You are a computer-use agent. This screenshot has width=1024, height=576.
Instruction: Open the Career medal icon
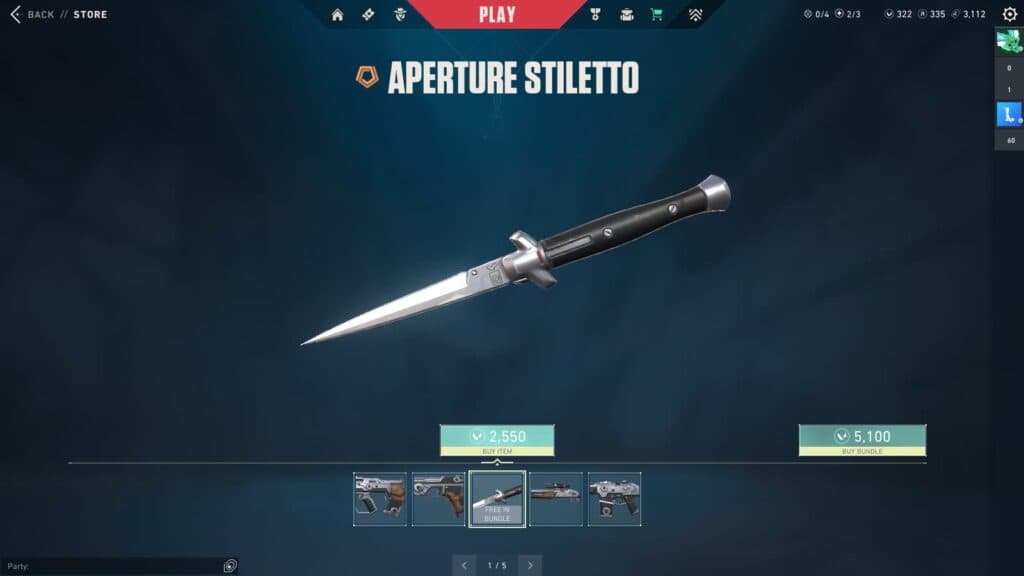(595, 14)
